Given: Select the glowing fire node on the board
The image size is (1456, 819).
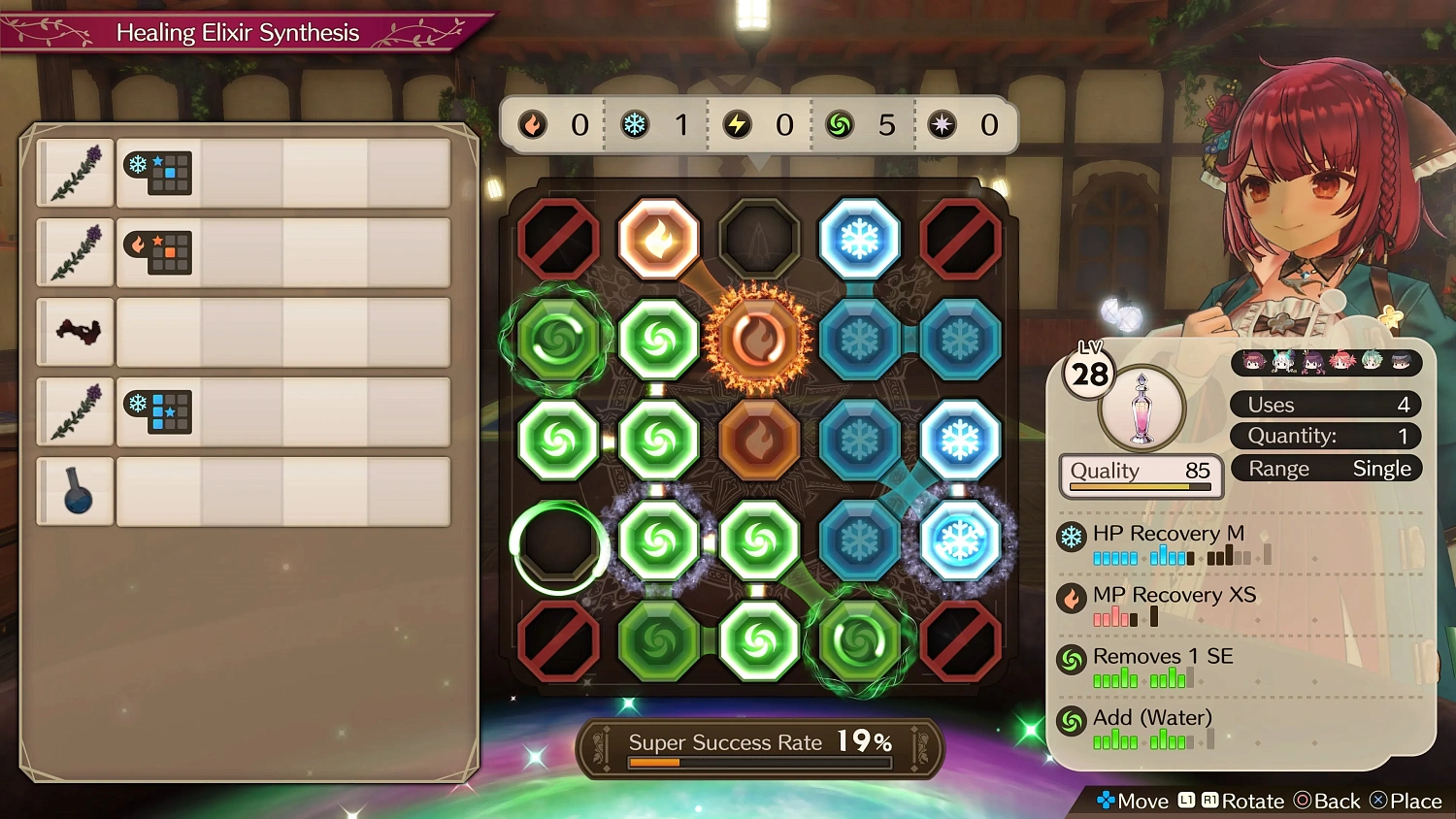Looking at the screenshot, I should point(758,337).
